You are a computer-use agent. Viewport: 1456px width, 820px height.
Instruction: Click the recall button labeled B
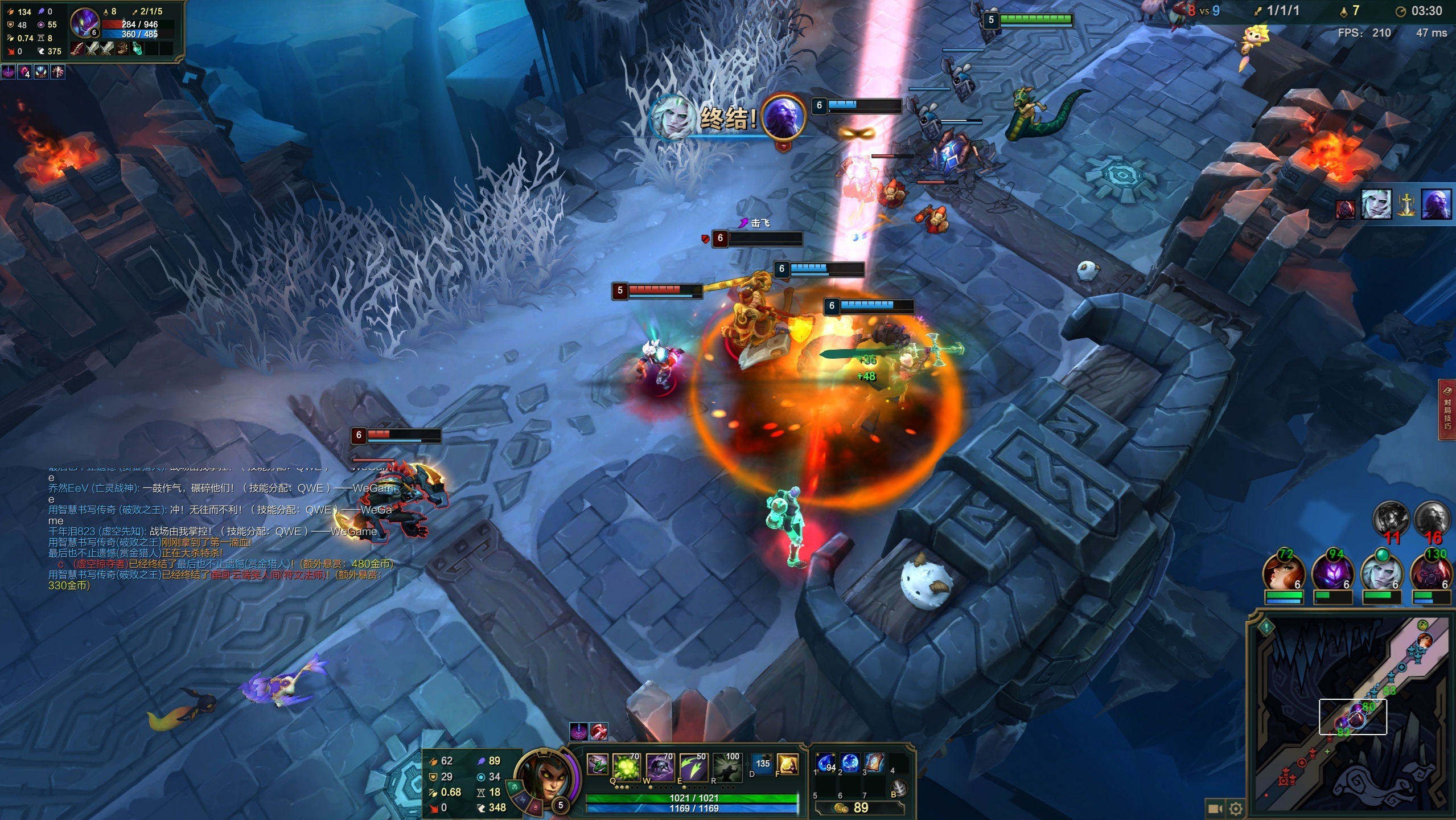tap(899, 788)
